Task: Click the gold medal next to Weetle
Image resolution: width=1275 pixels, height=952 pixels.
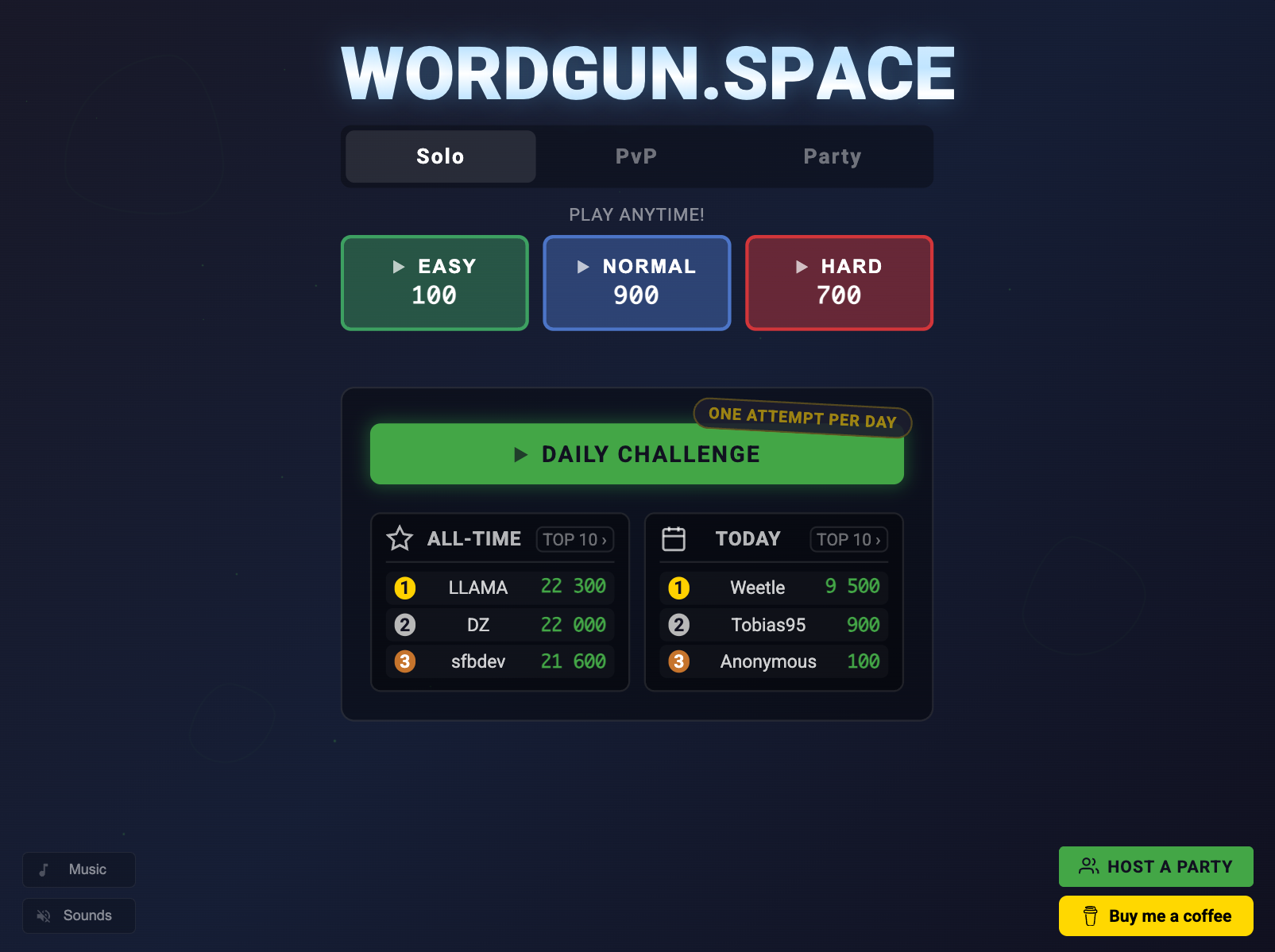Action: [x=679, y=588]
